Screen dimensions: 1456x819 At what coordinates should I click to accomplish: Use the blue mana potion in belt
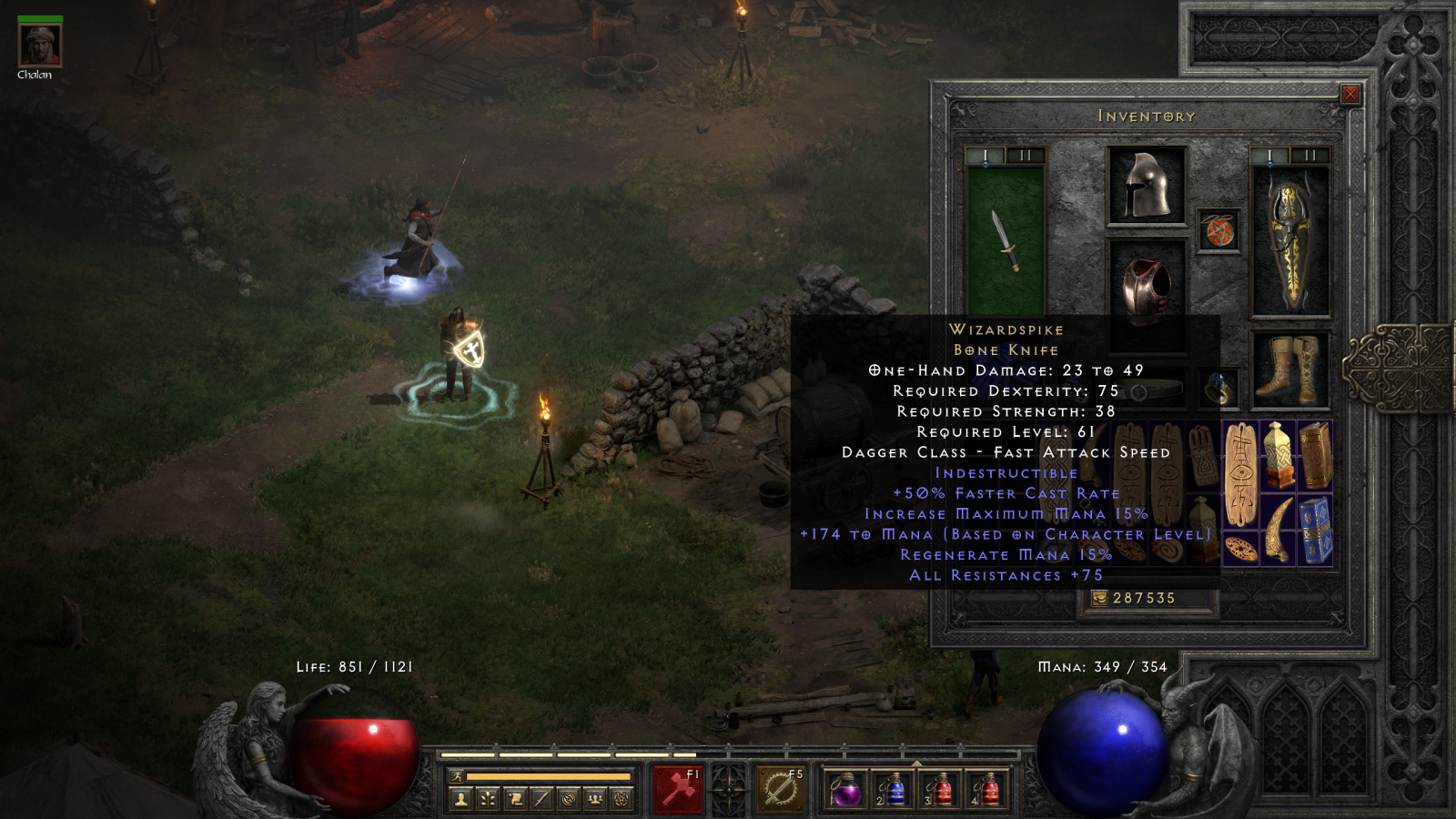click(x=893, y=789)
